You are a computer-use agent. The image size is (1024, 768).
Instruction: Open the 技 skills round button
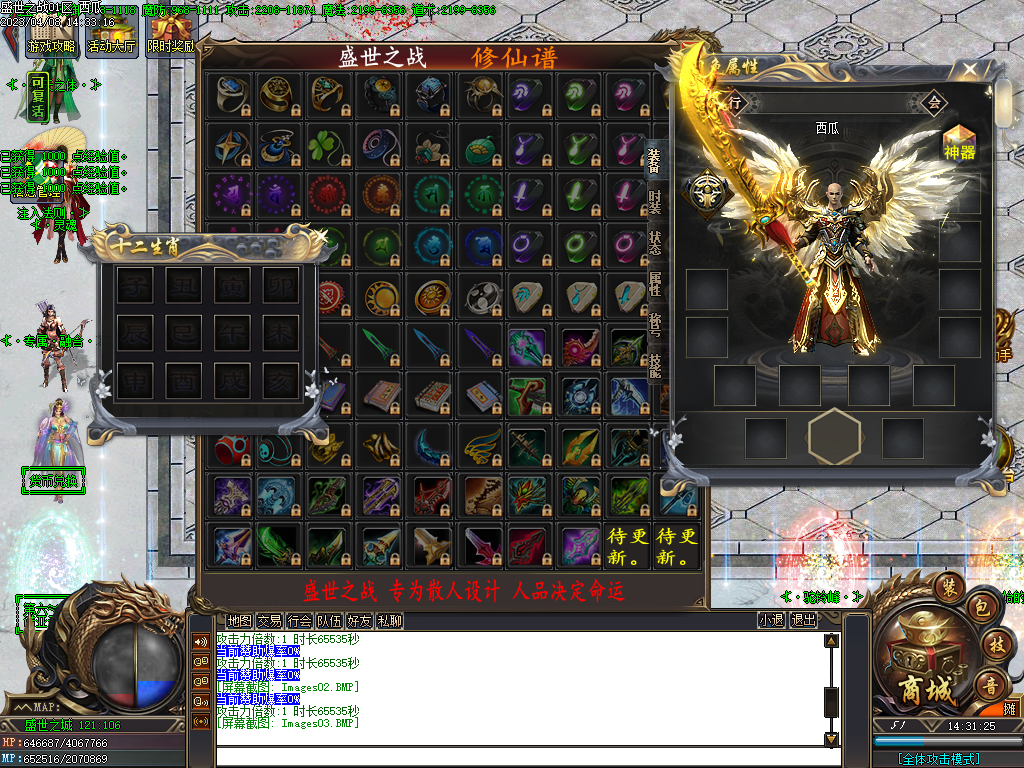994,645
